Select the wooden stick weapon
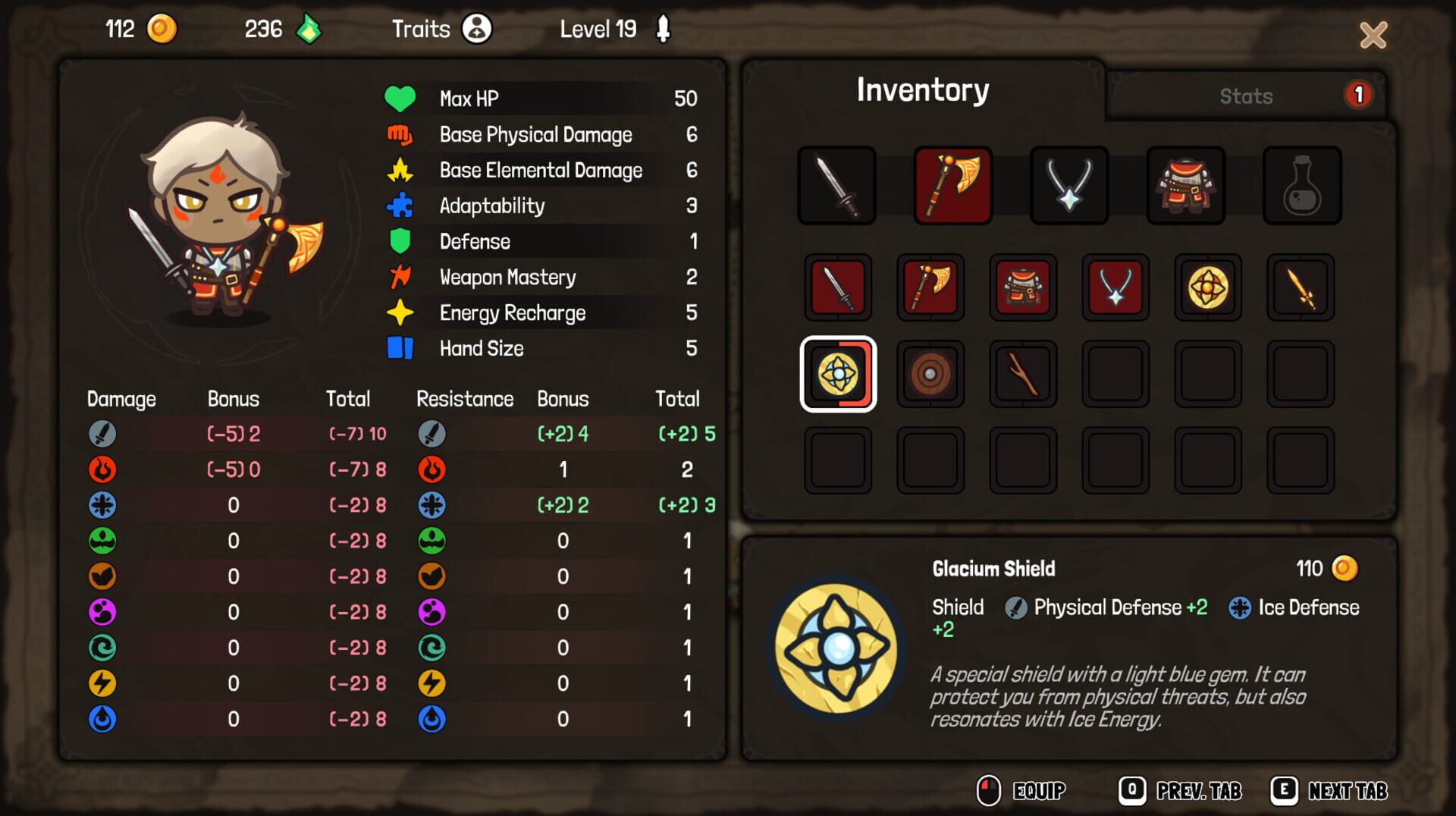The image size is (1456, 816). (x=1023, y=374)
